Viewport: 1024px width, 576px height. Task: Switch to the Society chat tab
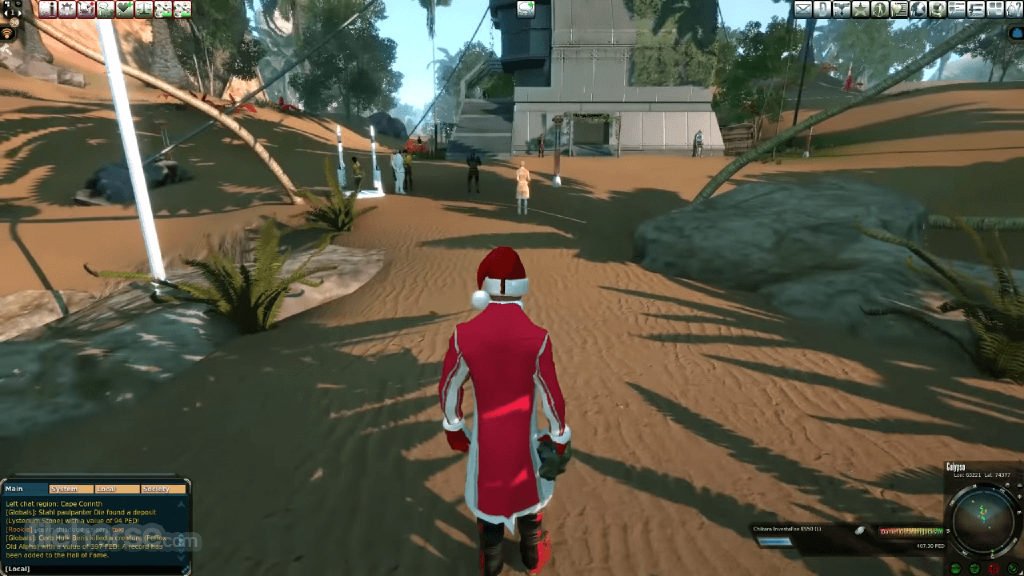pyautogui.click(x=155, y=489)
